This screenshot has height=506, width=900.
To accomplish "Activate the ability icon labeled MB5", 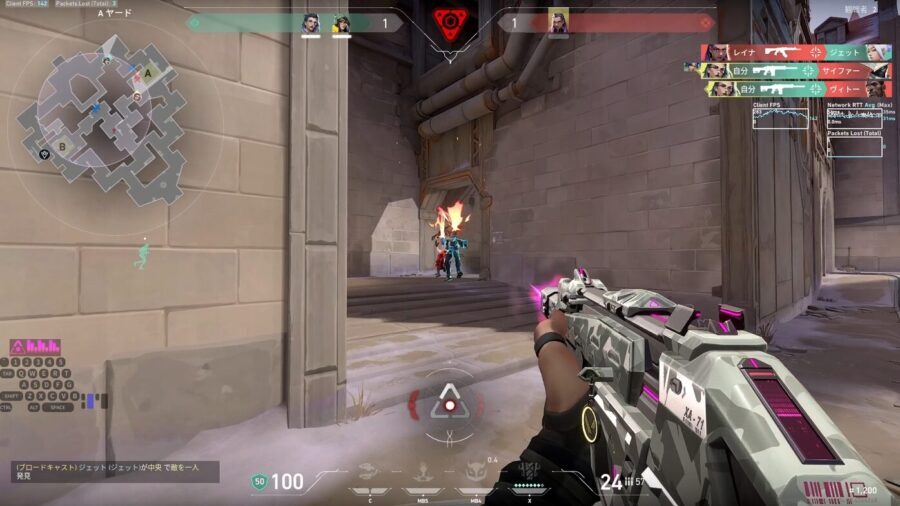I will point(421,470).
